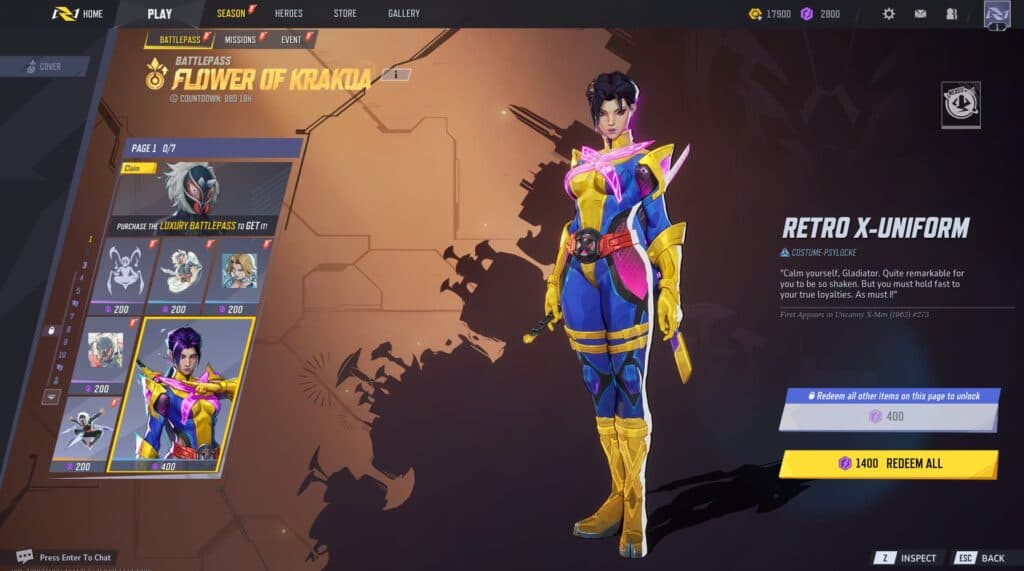Switch to the Event tab
Viewport: 1024px width, 571px height.
(292, 40)
